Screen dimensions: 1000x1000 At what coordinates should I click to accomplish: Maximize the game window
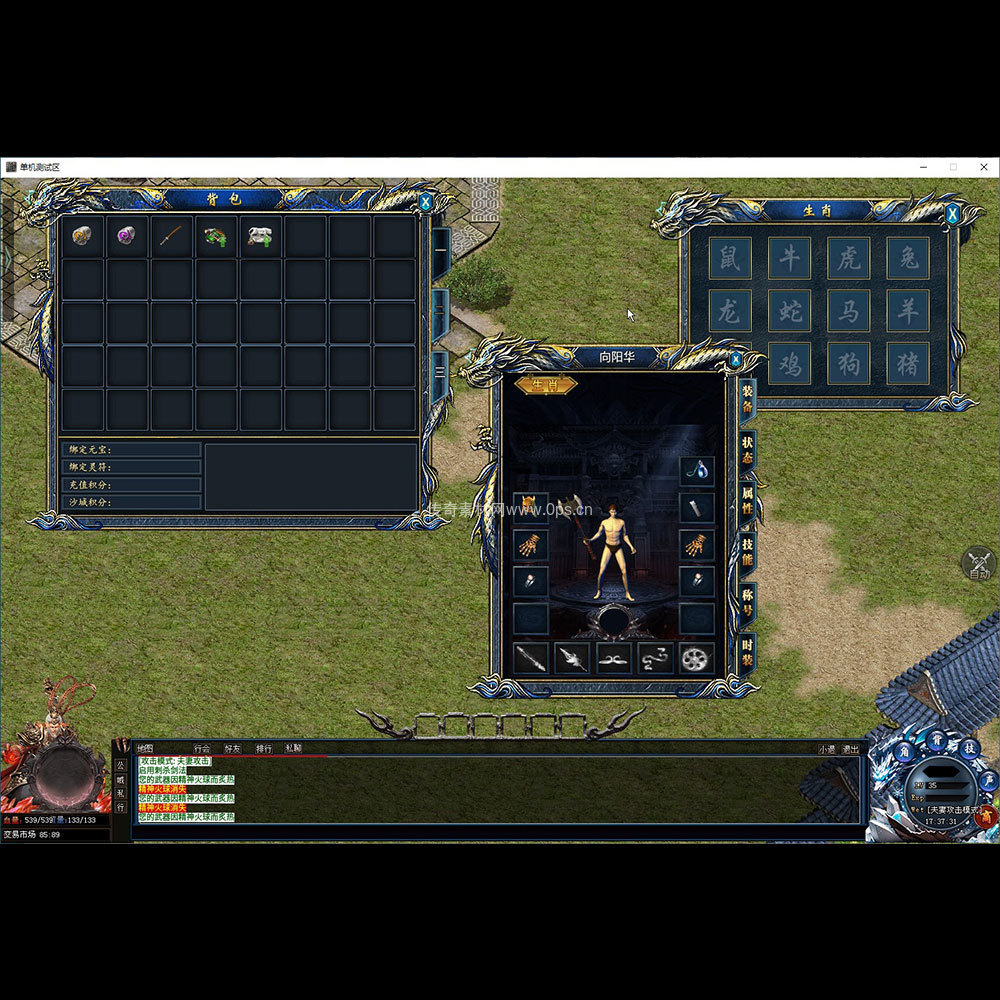[953, 167]
